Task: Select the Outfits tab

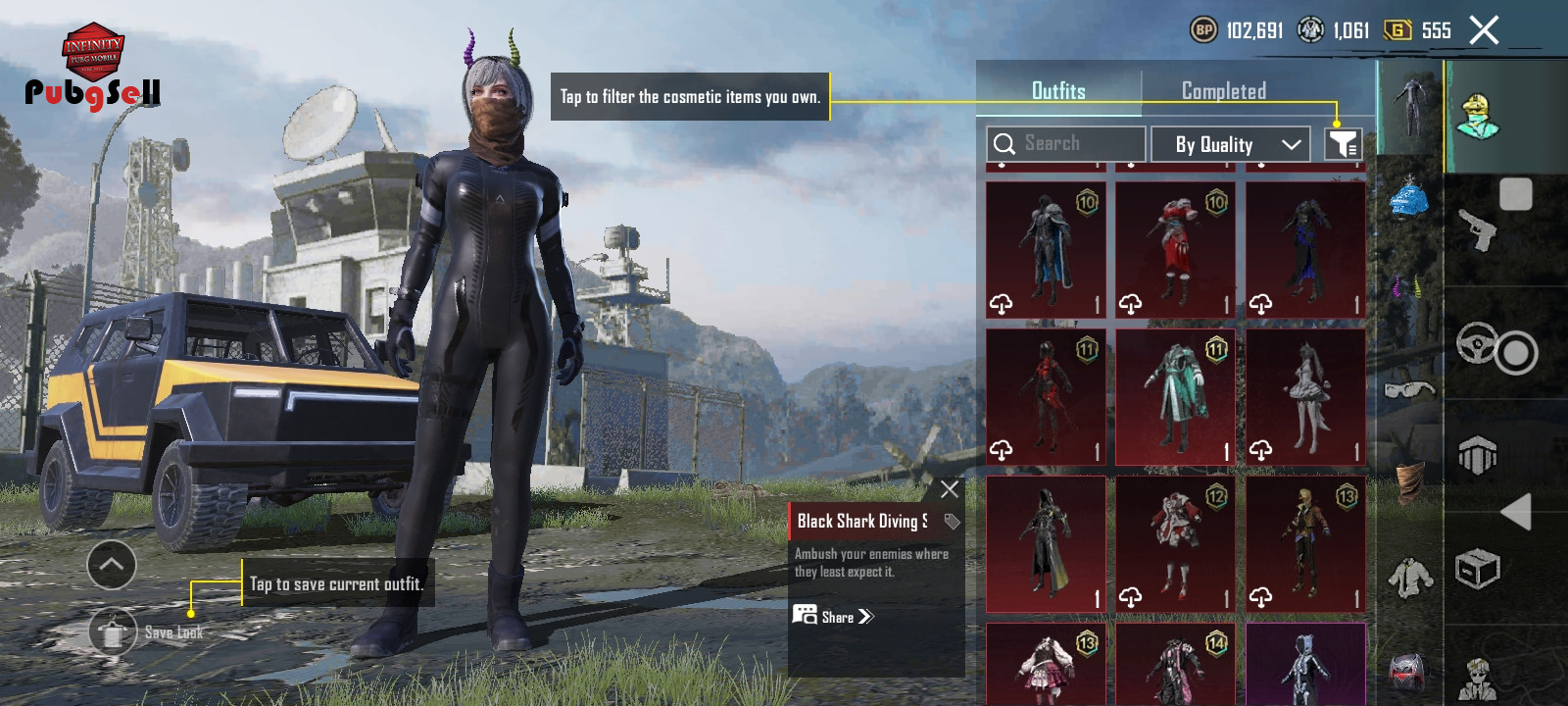Action: tap(1058, 91)
